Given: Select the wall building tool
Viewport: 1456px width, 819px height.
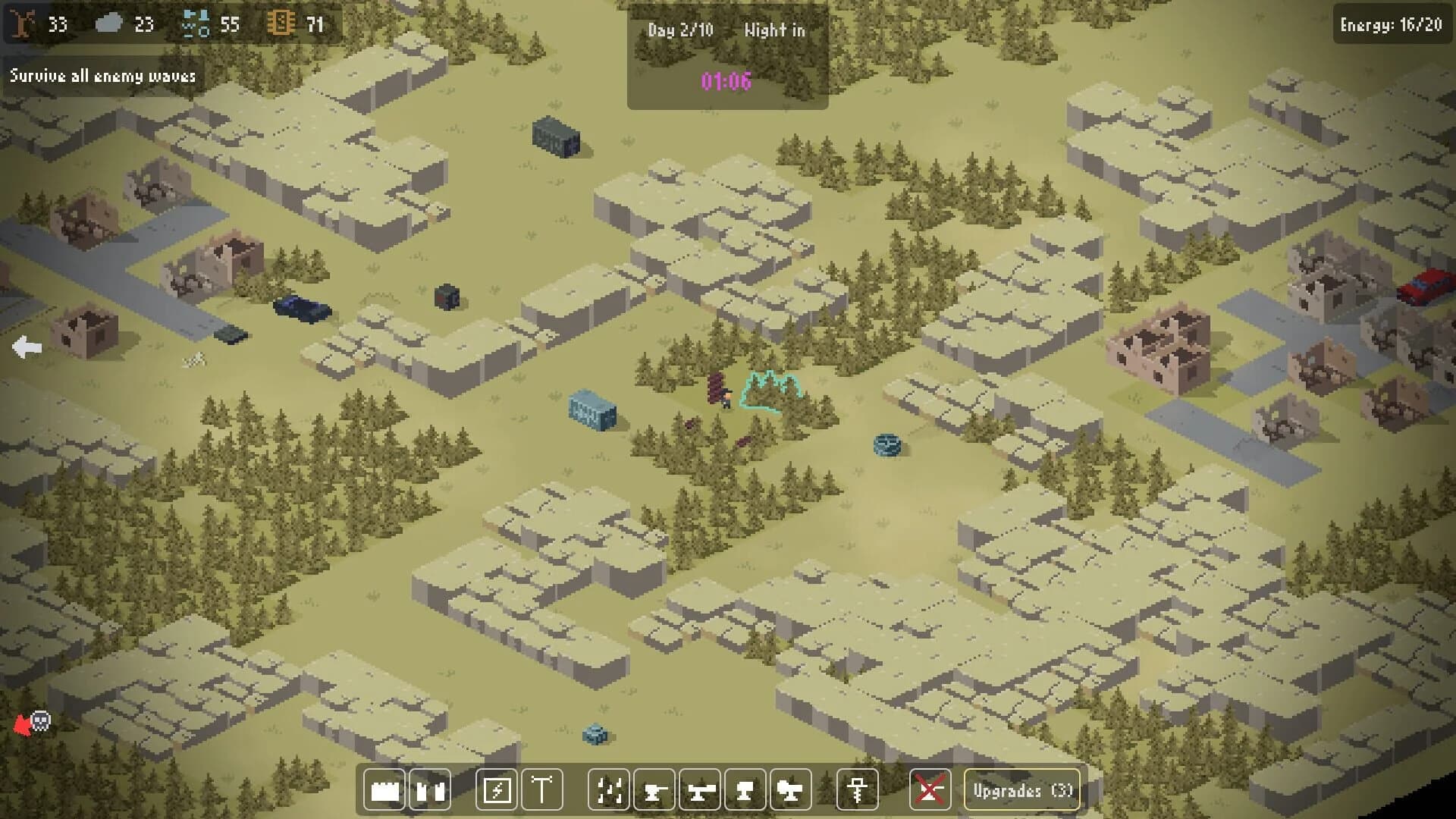Looking at the screenshot, I should point(384,790).
